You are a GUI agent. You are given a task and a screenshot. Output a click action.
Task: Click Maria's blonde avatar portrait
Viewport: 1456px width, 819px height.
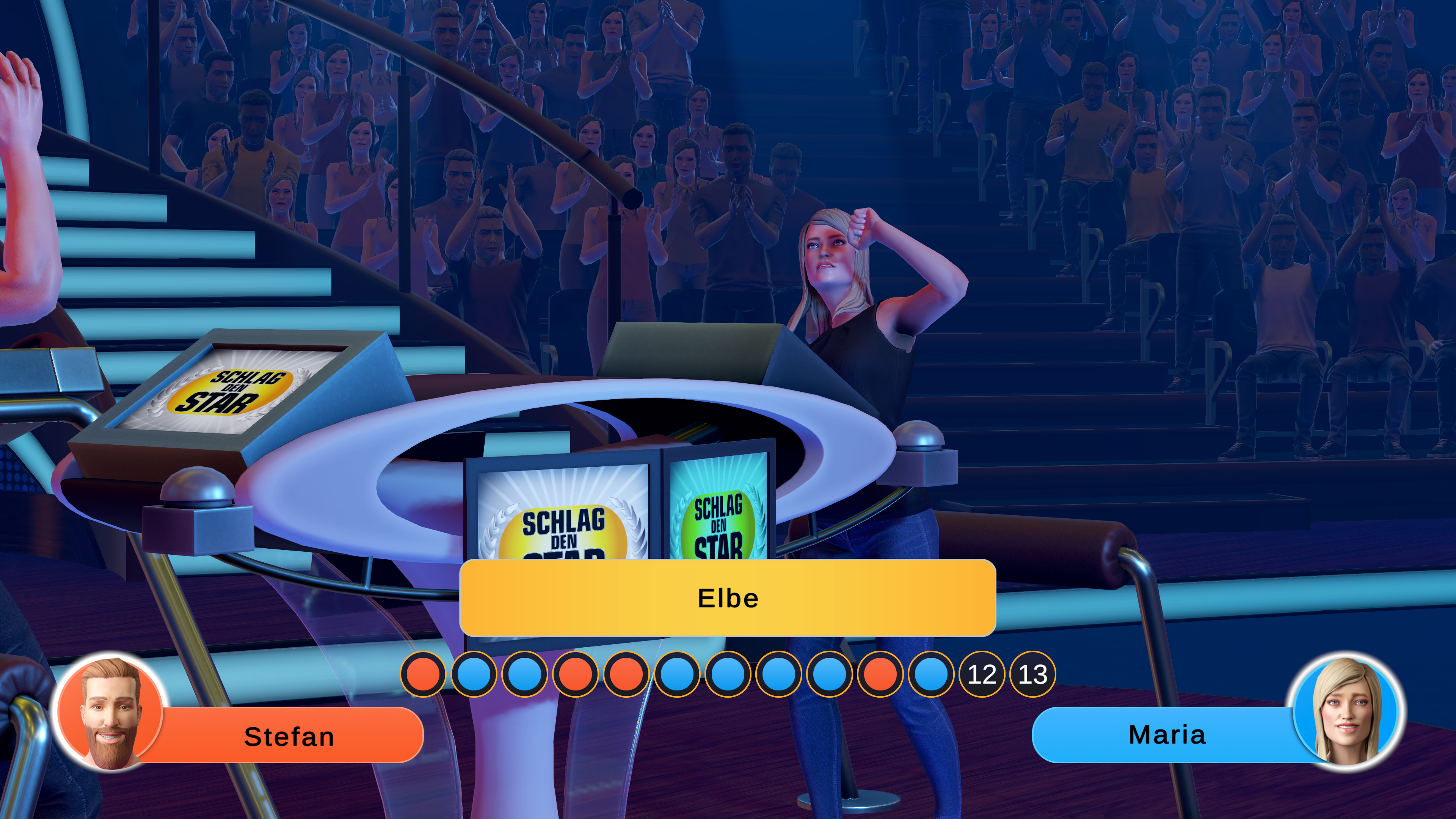[x=1346, y=711]
